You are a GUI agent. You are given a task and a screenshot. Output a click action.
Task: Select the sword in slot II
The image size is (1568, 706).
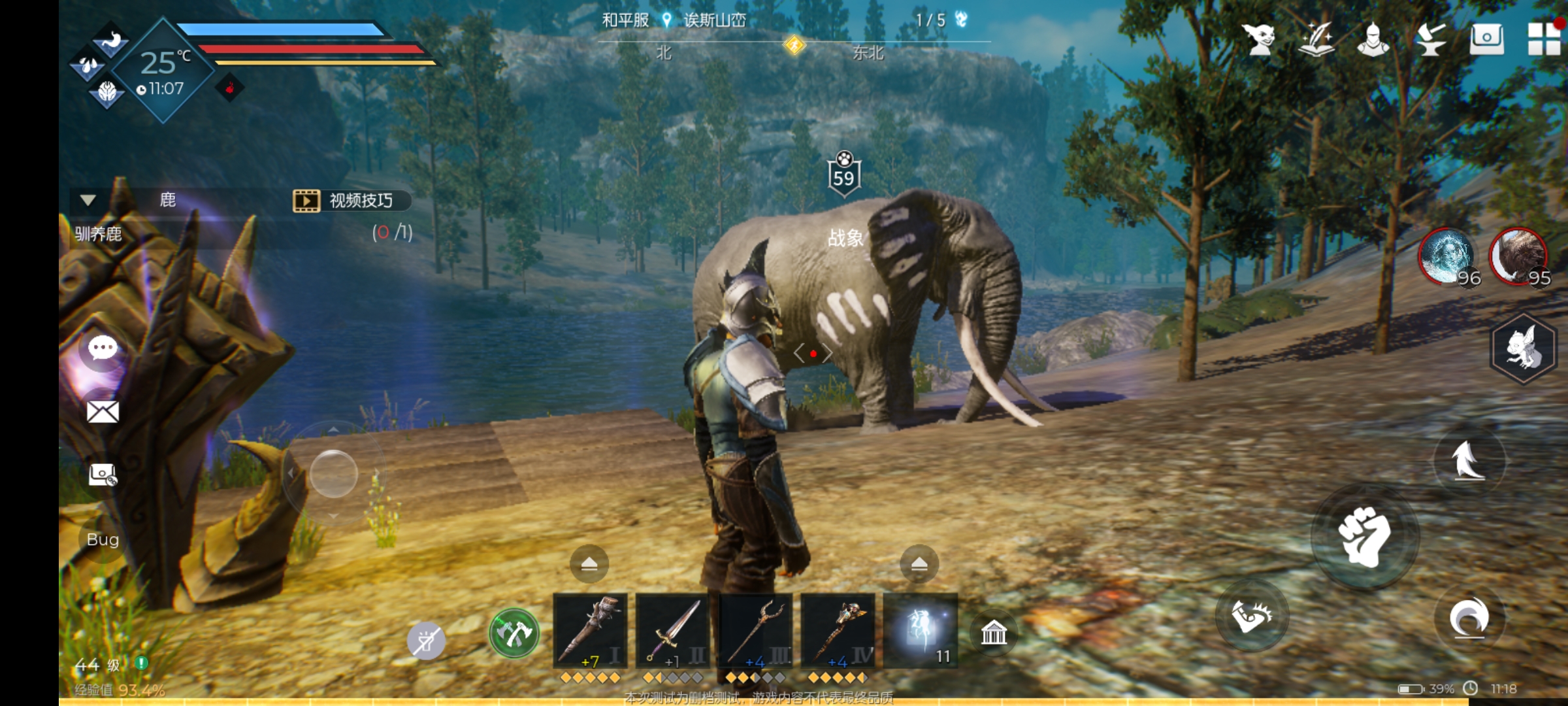pos(672,631)
